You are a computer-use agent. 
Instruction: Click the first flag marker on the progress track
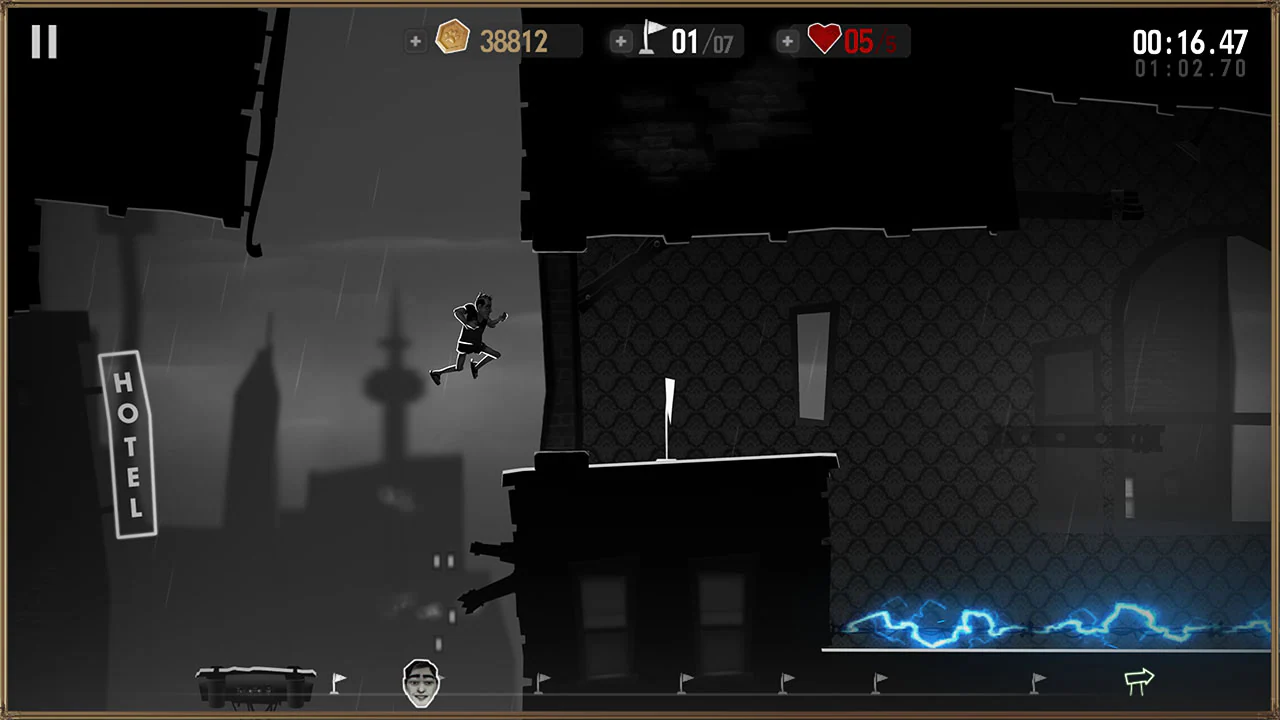click(338, 681)
